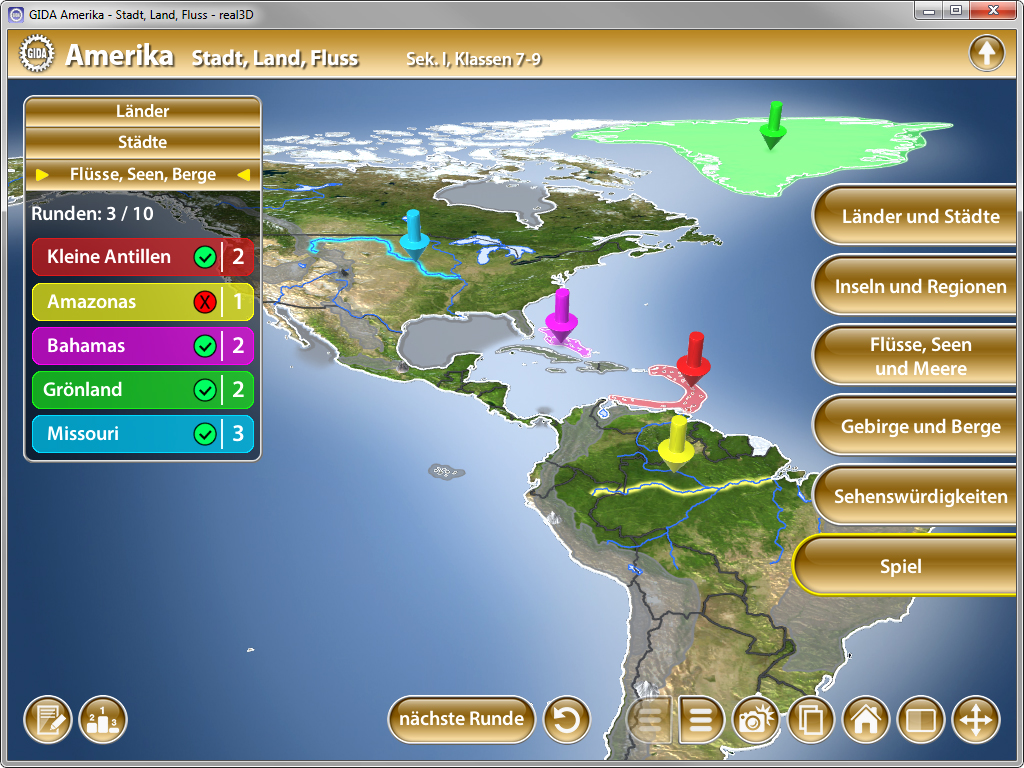Switch to the Städte quiz tab
1024x768 pixels.
[x=142, y=142]
